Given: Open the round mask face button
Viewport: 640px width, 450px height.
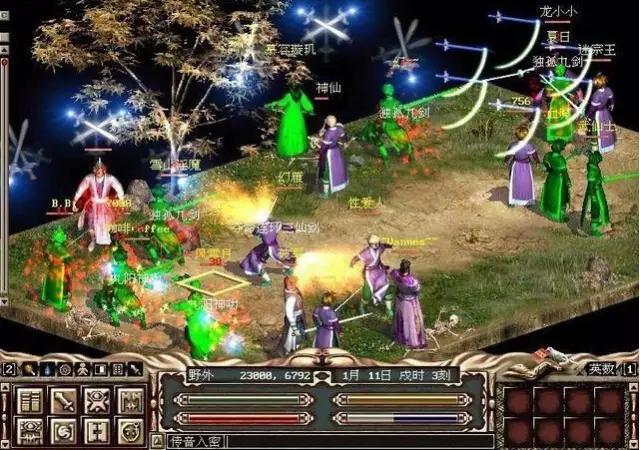Looking at the screenshot, I should (131, 431).
